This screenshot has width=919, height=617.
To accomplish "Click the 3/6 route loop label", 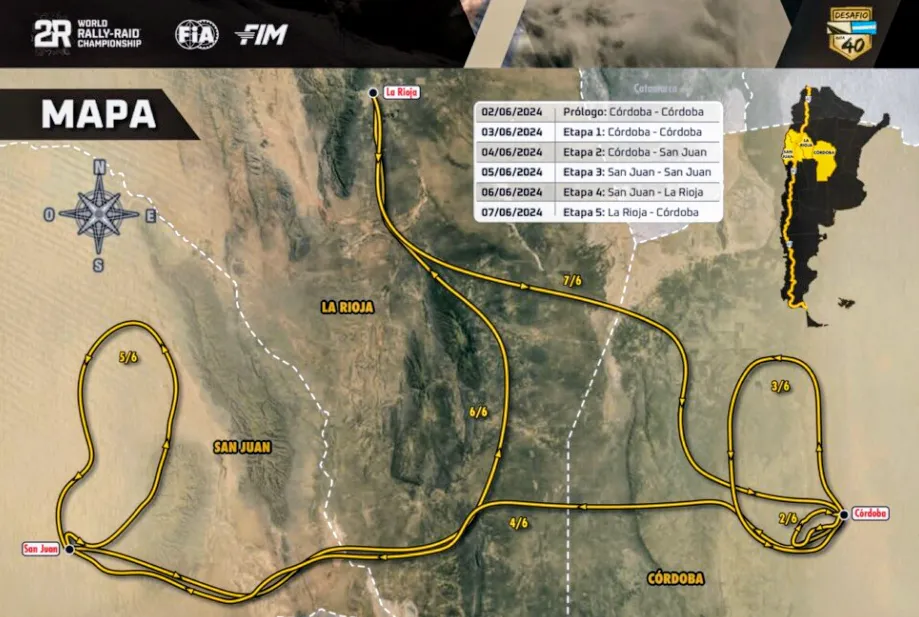I will (780, 385).
